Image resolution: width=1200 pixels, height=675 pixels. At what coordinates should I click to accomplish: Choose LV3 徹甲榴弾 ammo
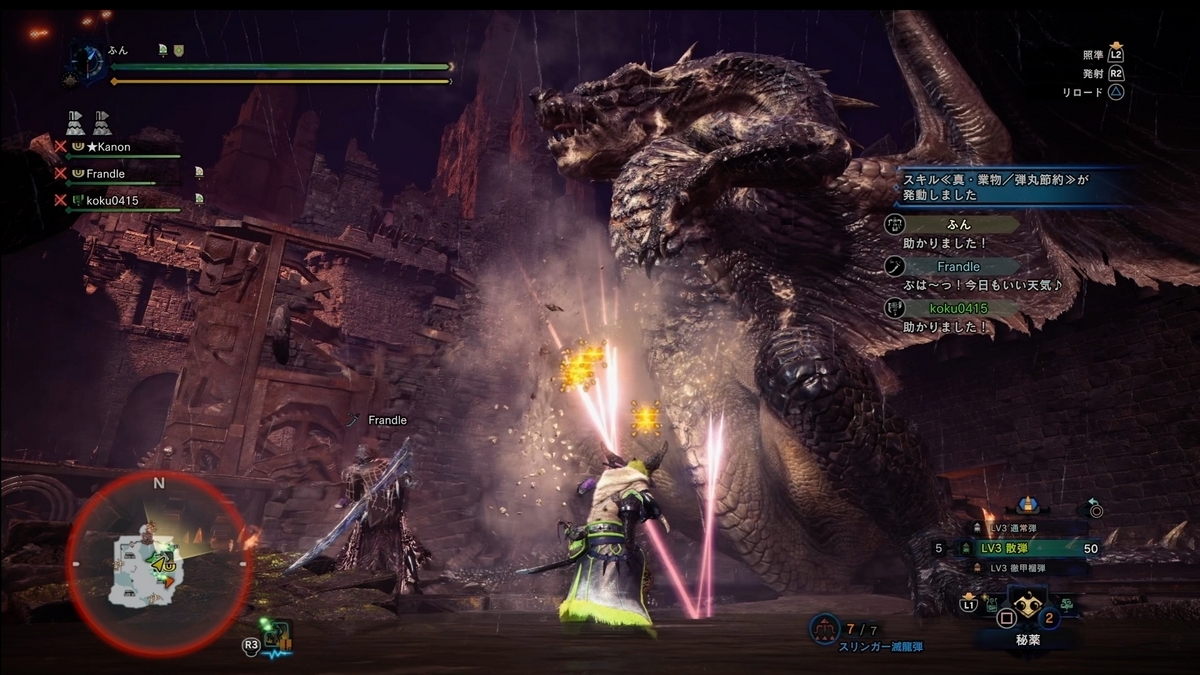click(1020, 568)
